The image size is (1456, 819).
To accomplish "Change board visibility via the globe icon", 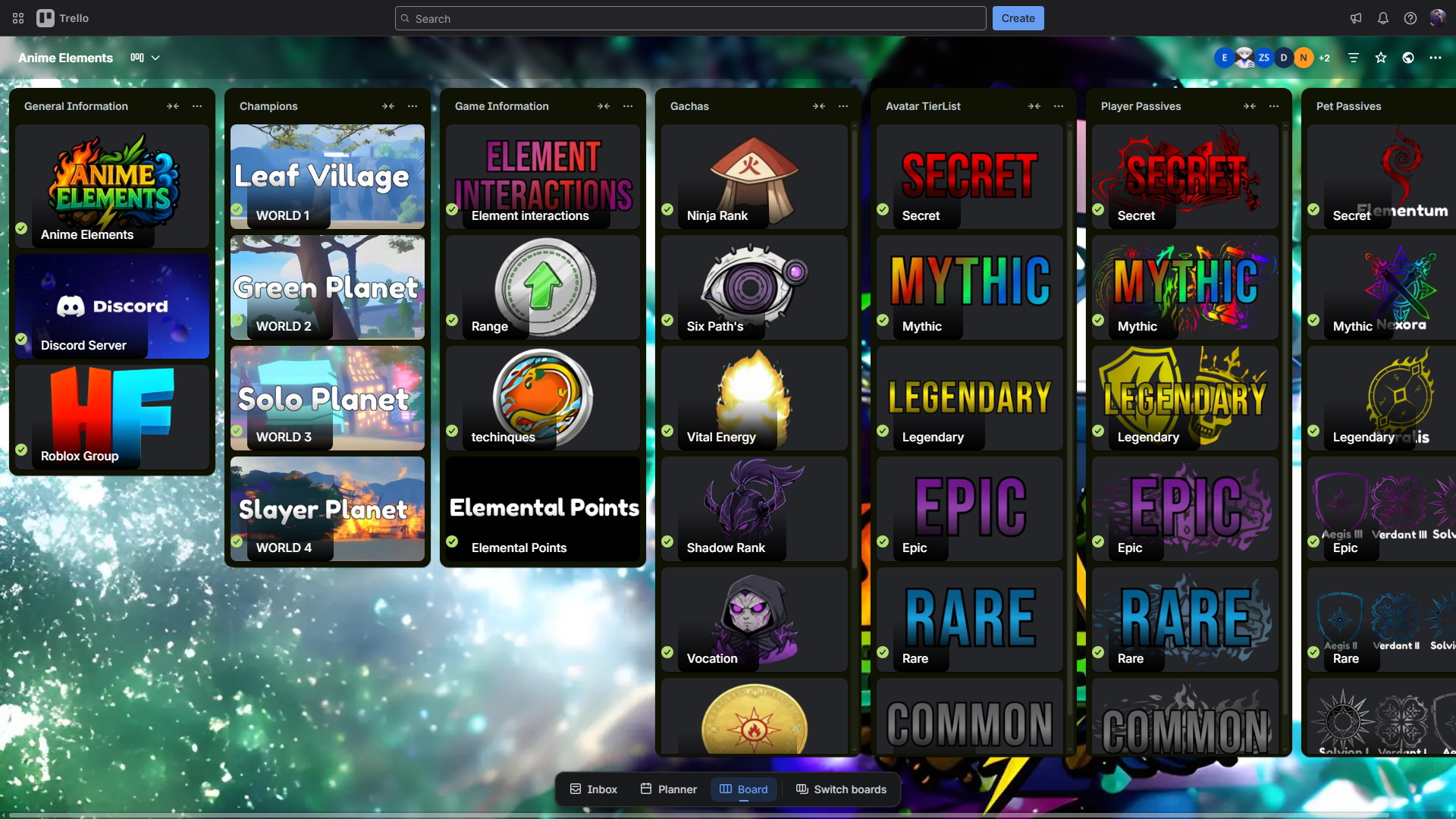I will tap(1409, 57).
